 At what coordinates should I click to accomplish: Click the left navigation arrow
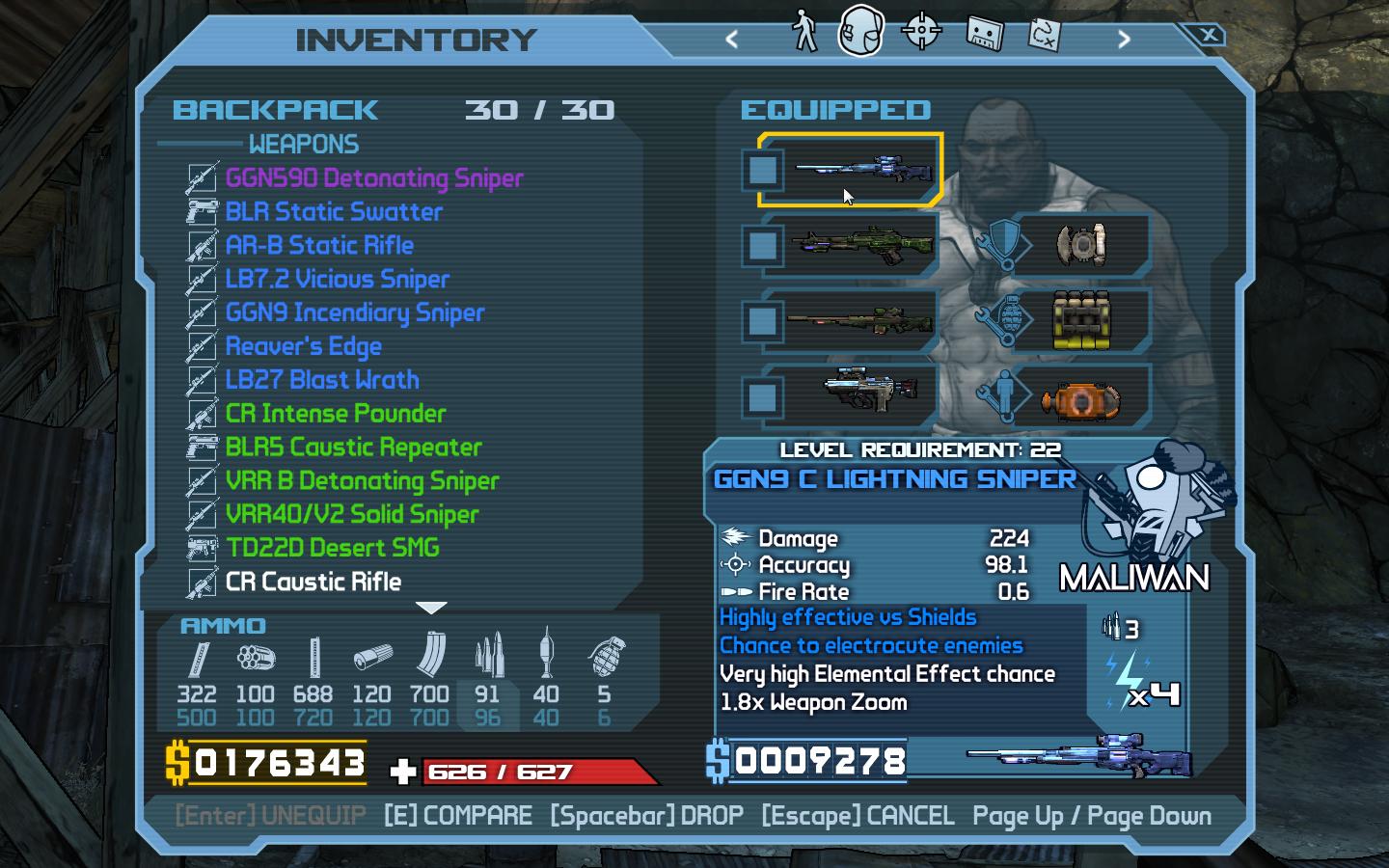click(732, 39)
